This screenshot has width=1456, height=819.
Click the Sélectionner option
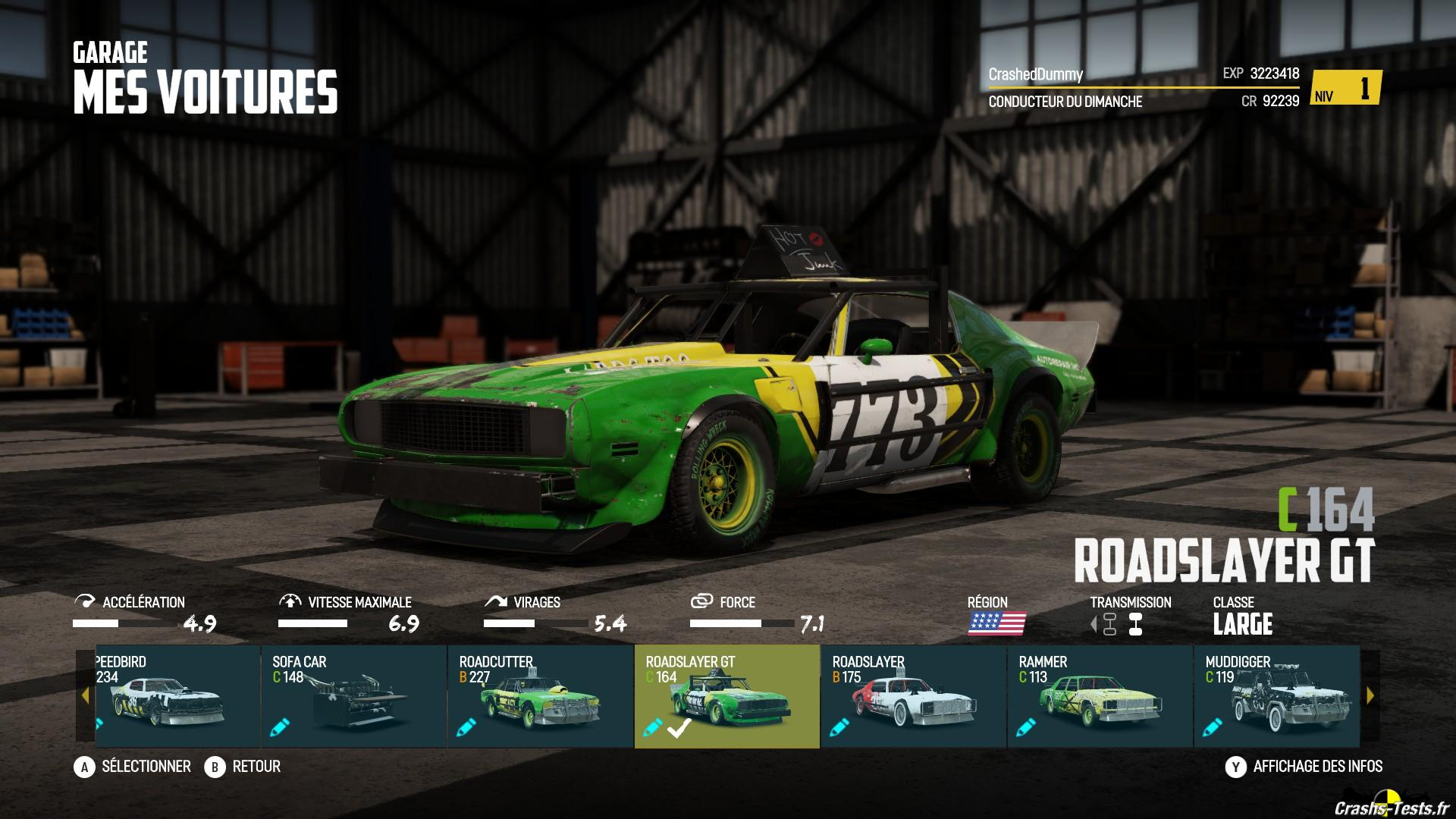pyautogui.click(x=133, y=767)
